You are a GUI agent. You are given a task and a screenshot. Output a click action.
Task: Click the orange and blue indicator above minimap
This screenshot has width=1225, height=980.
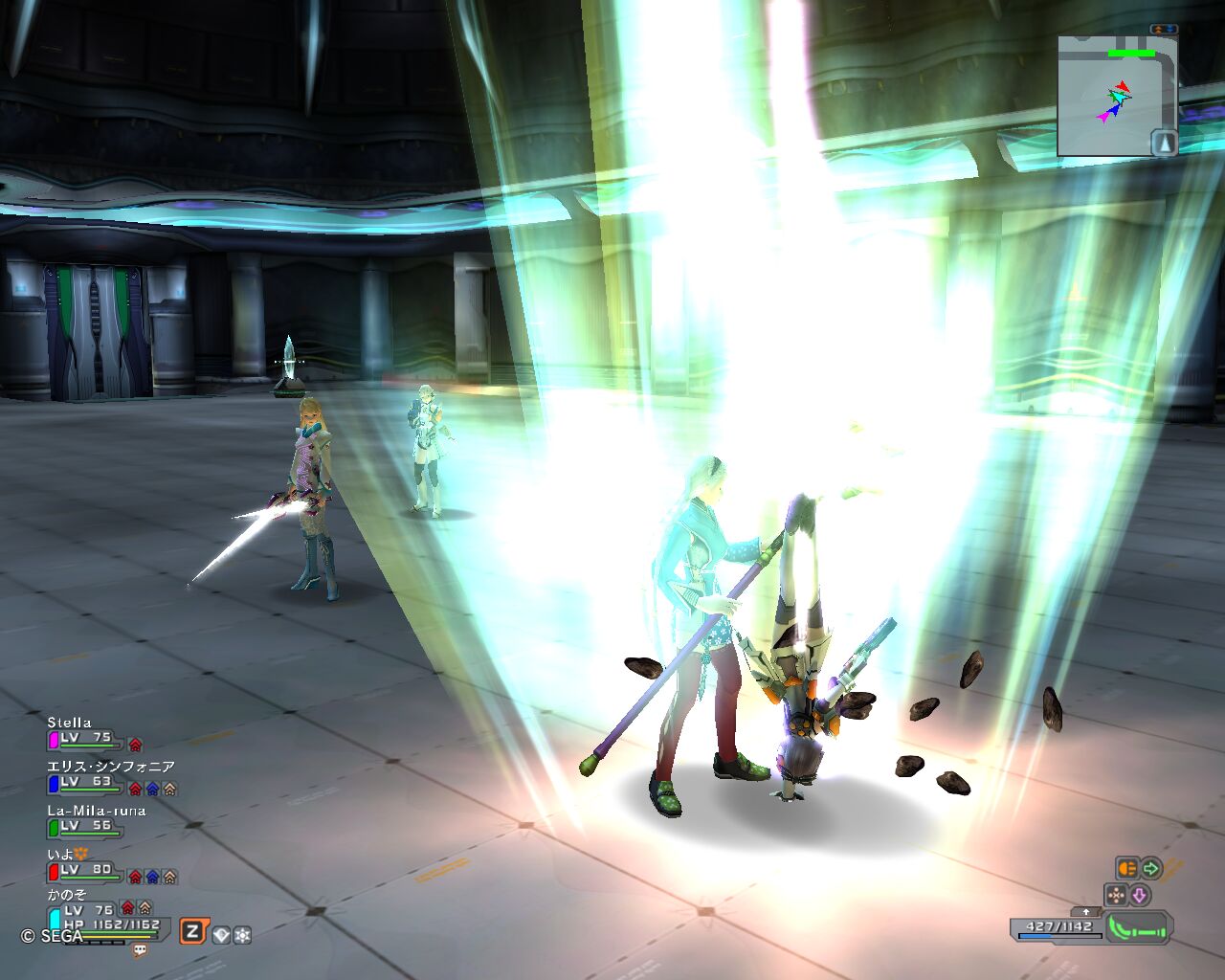pyautogui.click(x=1164, y=30)
